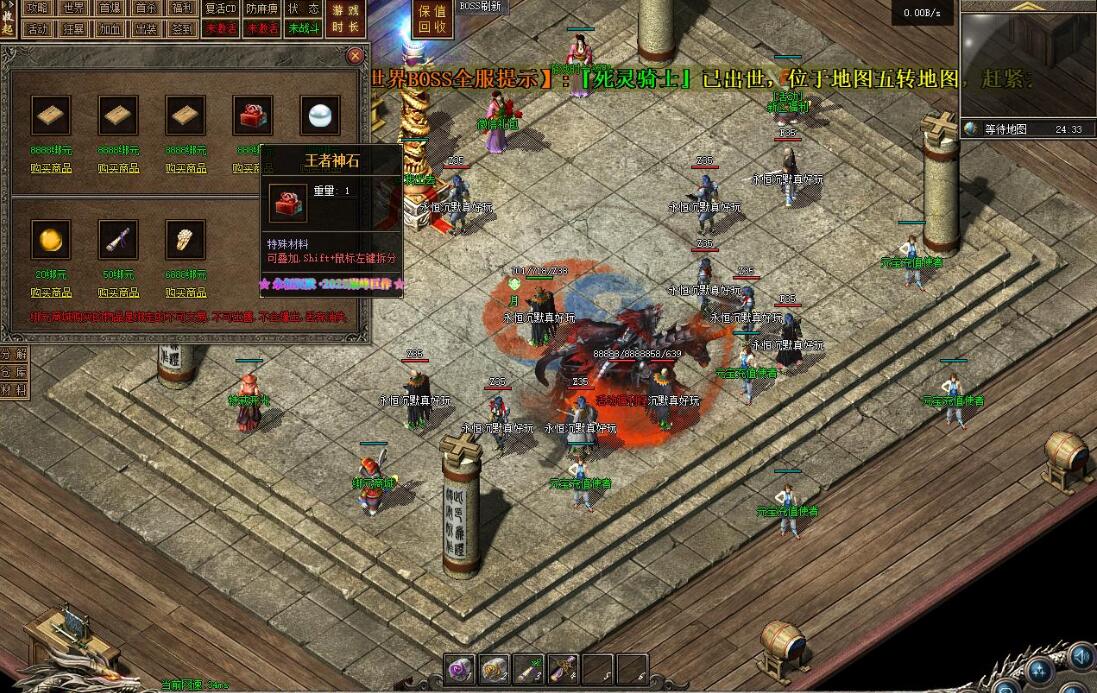Collapse the top menu with 收起
Screen dimensions: 1097x693
click(x=8, y=18)
